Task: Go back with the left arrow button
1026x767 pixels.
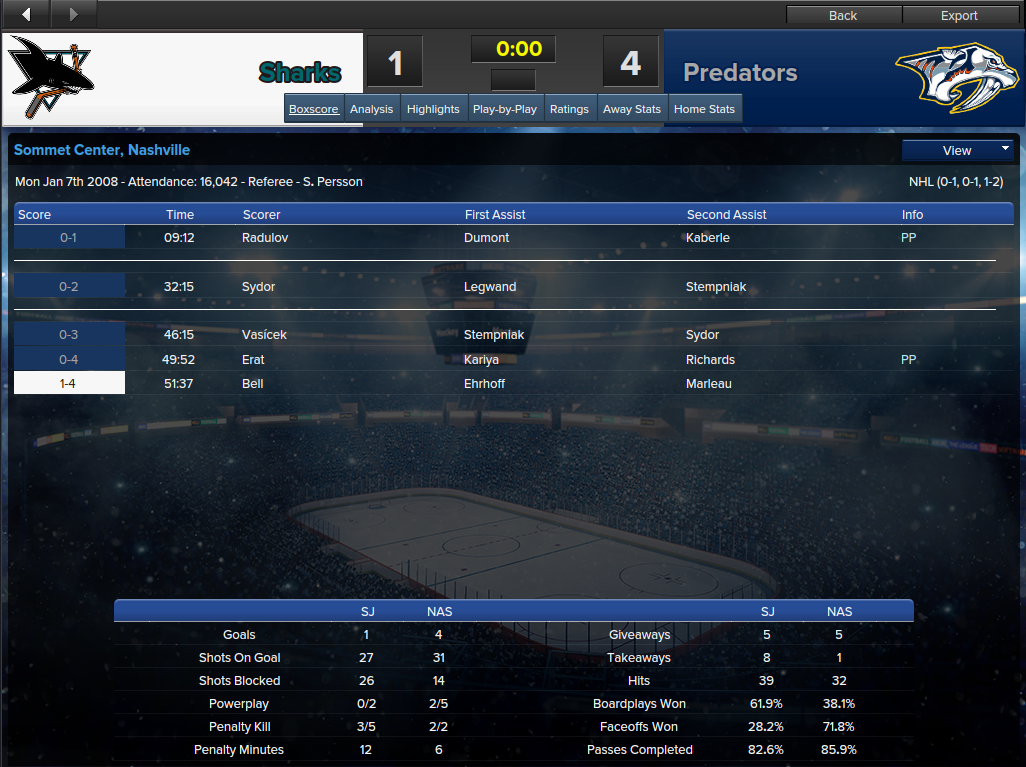Action: point(26,14)
